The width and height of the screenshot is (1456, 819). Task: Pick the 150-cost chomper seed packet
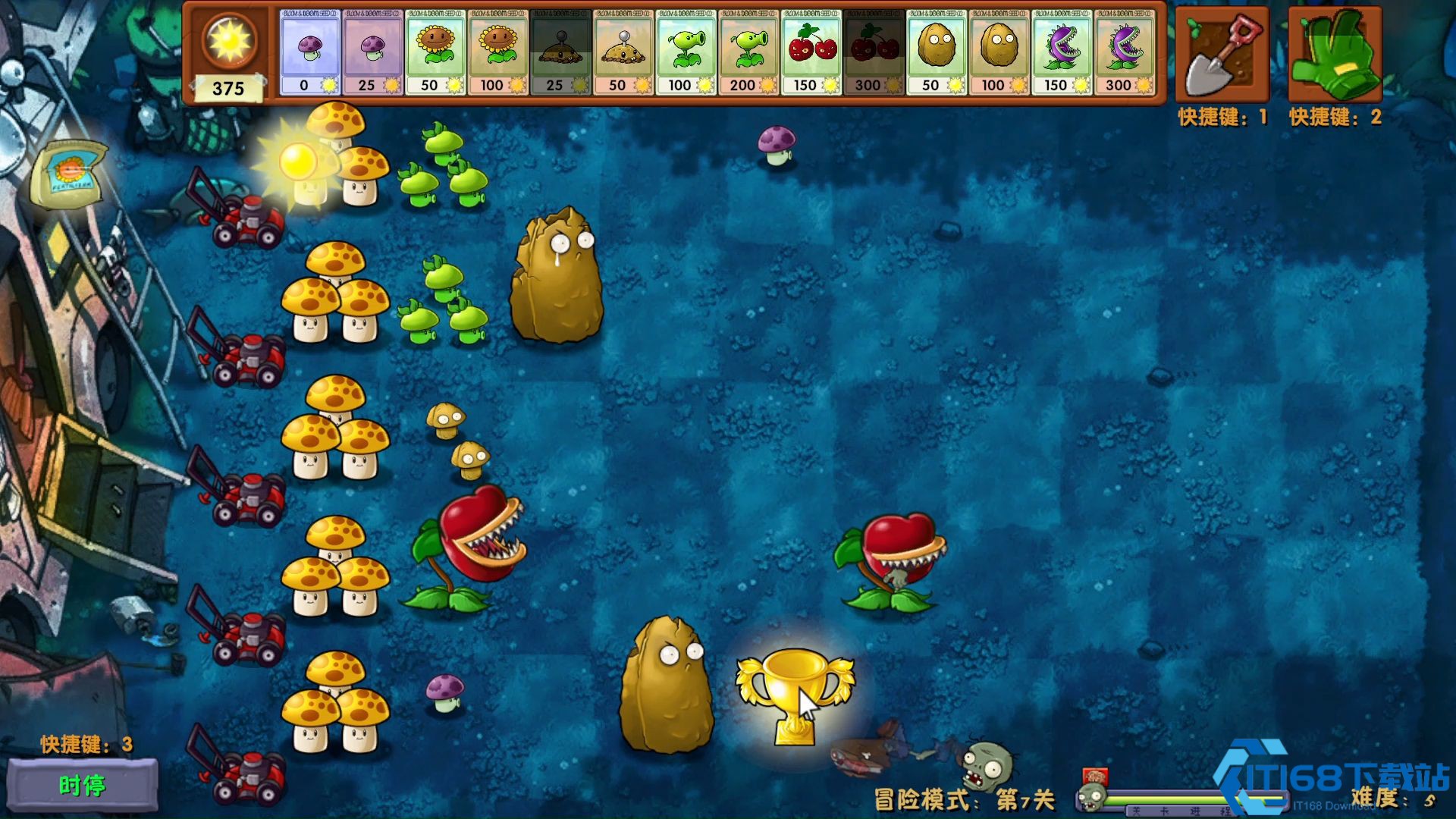(x=1062, y=52)
